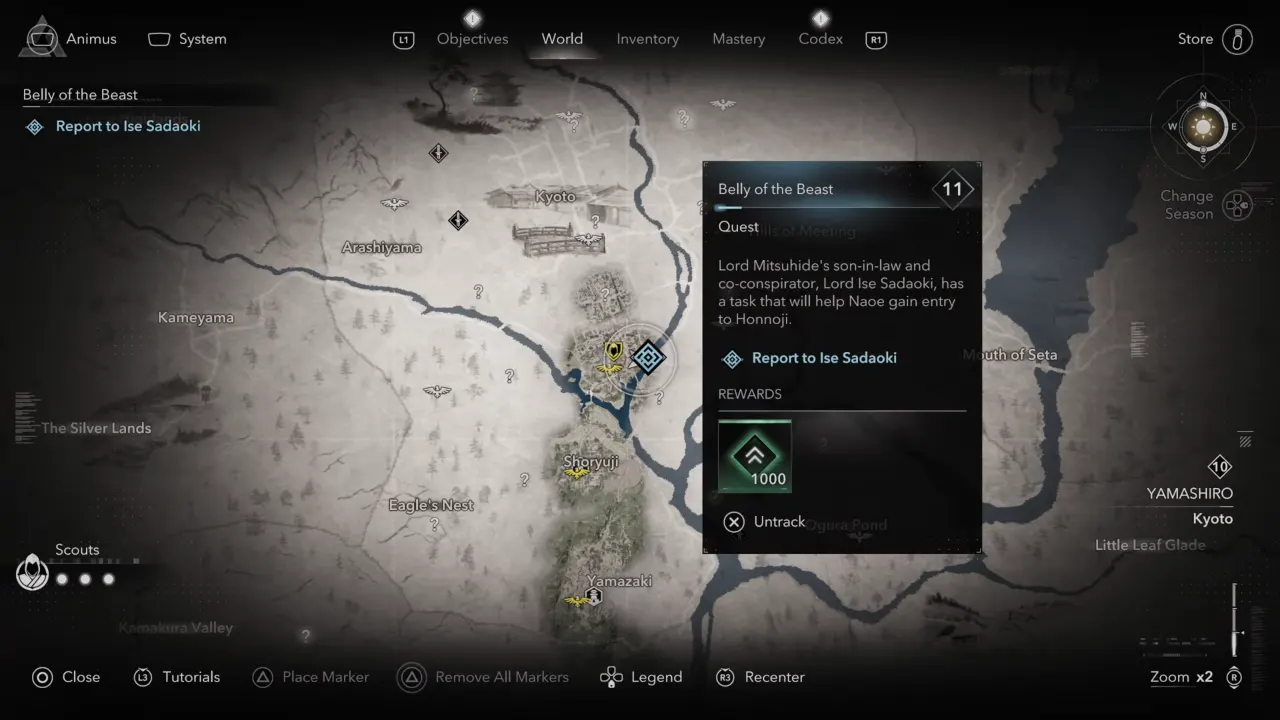The image size is (1280, 720).
Task: Click the viewpoint eagle marker near Arashiyama
Action: pos(394,204)
